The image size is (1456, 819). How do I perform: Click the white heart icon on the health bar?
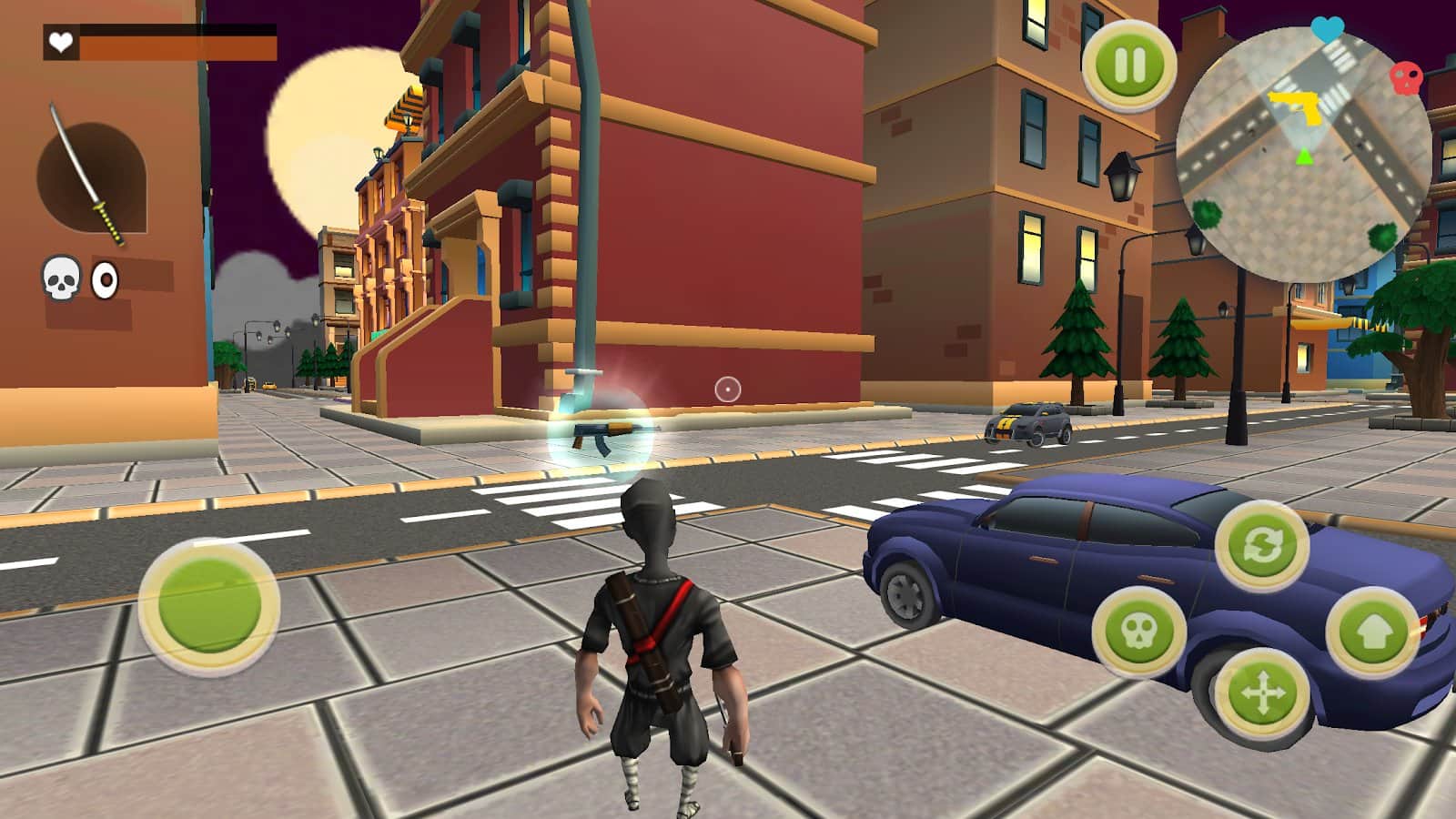click(58, 41)
